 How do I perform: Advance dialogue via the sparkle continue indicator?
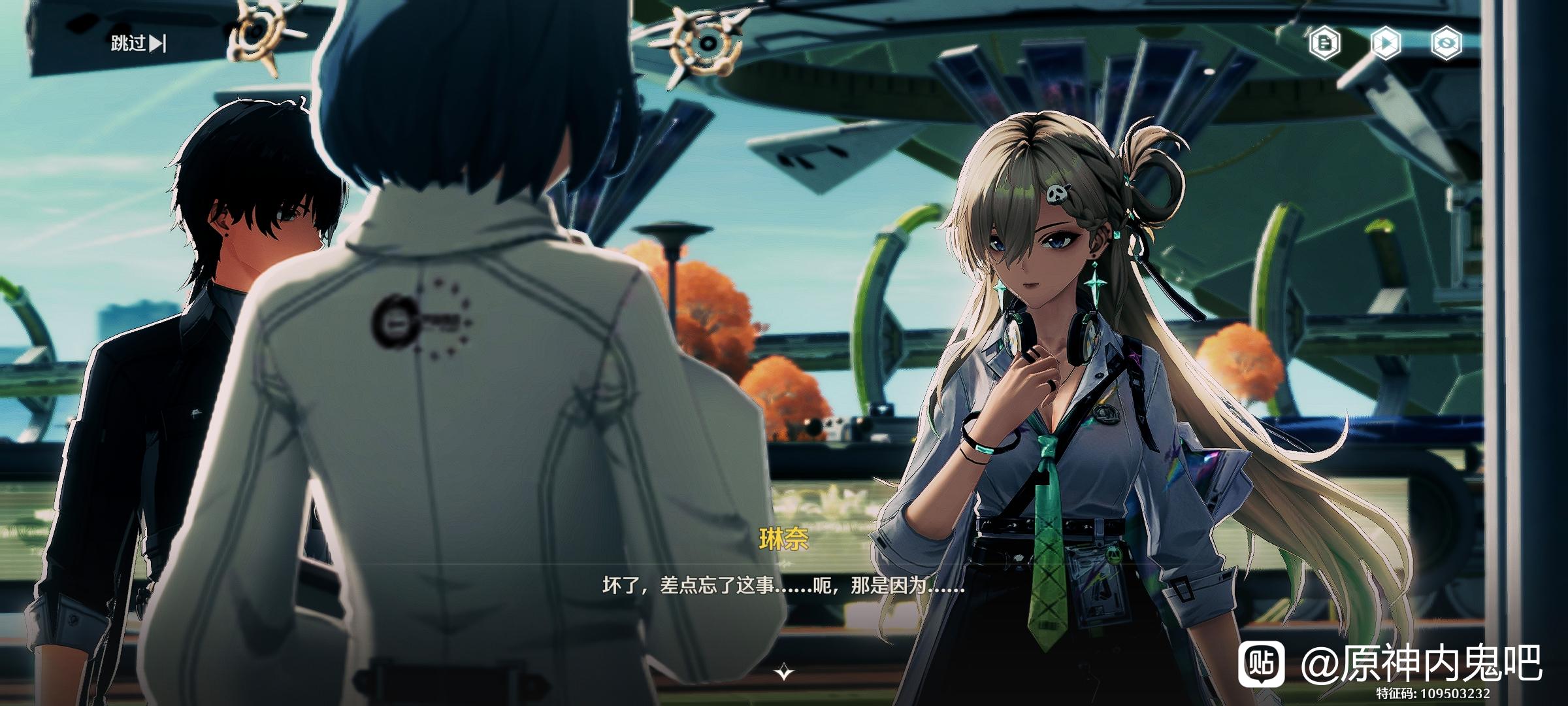coord(784,671)
